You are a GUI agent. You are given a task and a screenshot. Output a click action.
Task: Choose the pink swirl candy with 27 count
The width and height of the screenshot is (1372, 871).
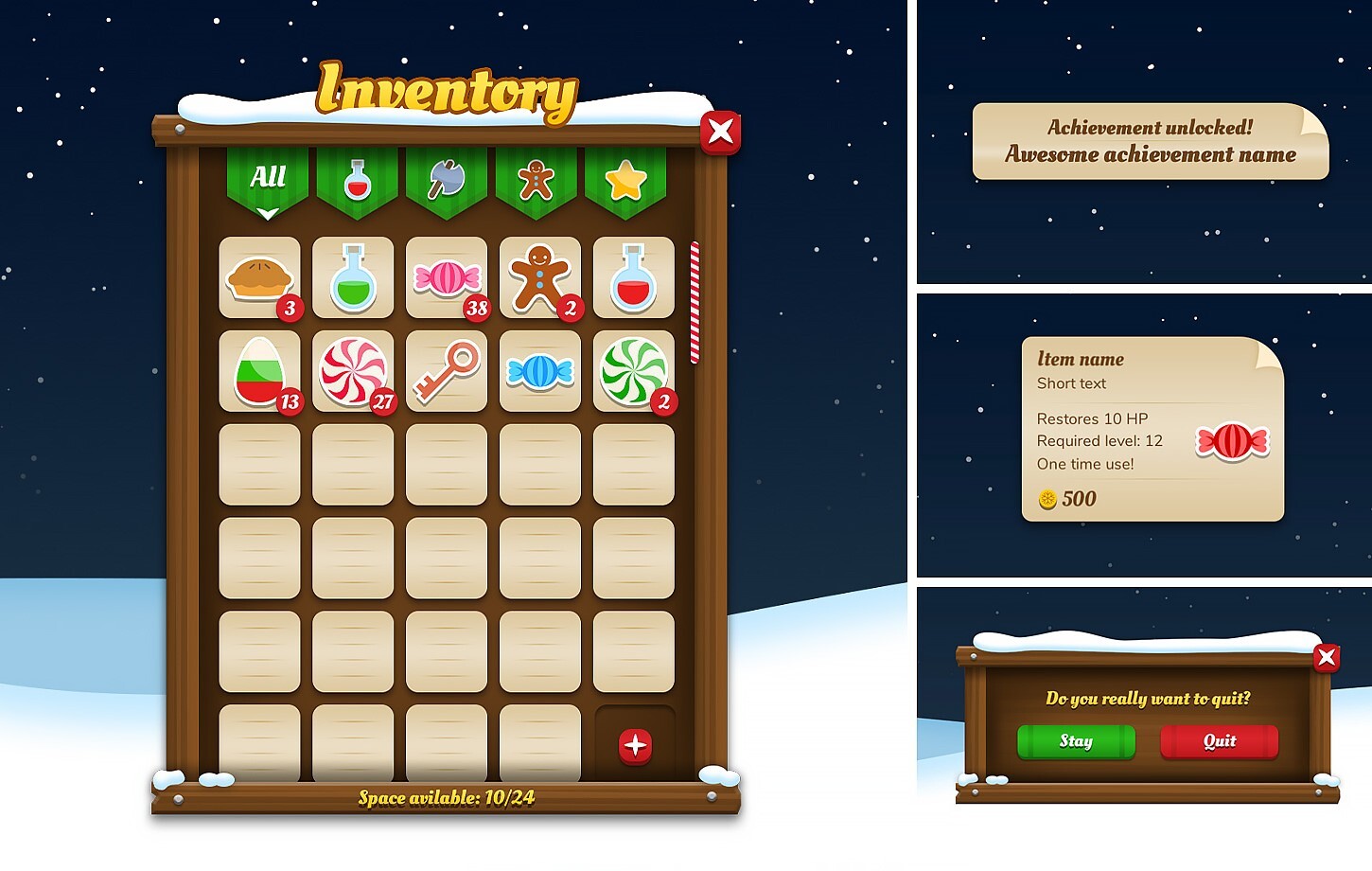point(353,371)
